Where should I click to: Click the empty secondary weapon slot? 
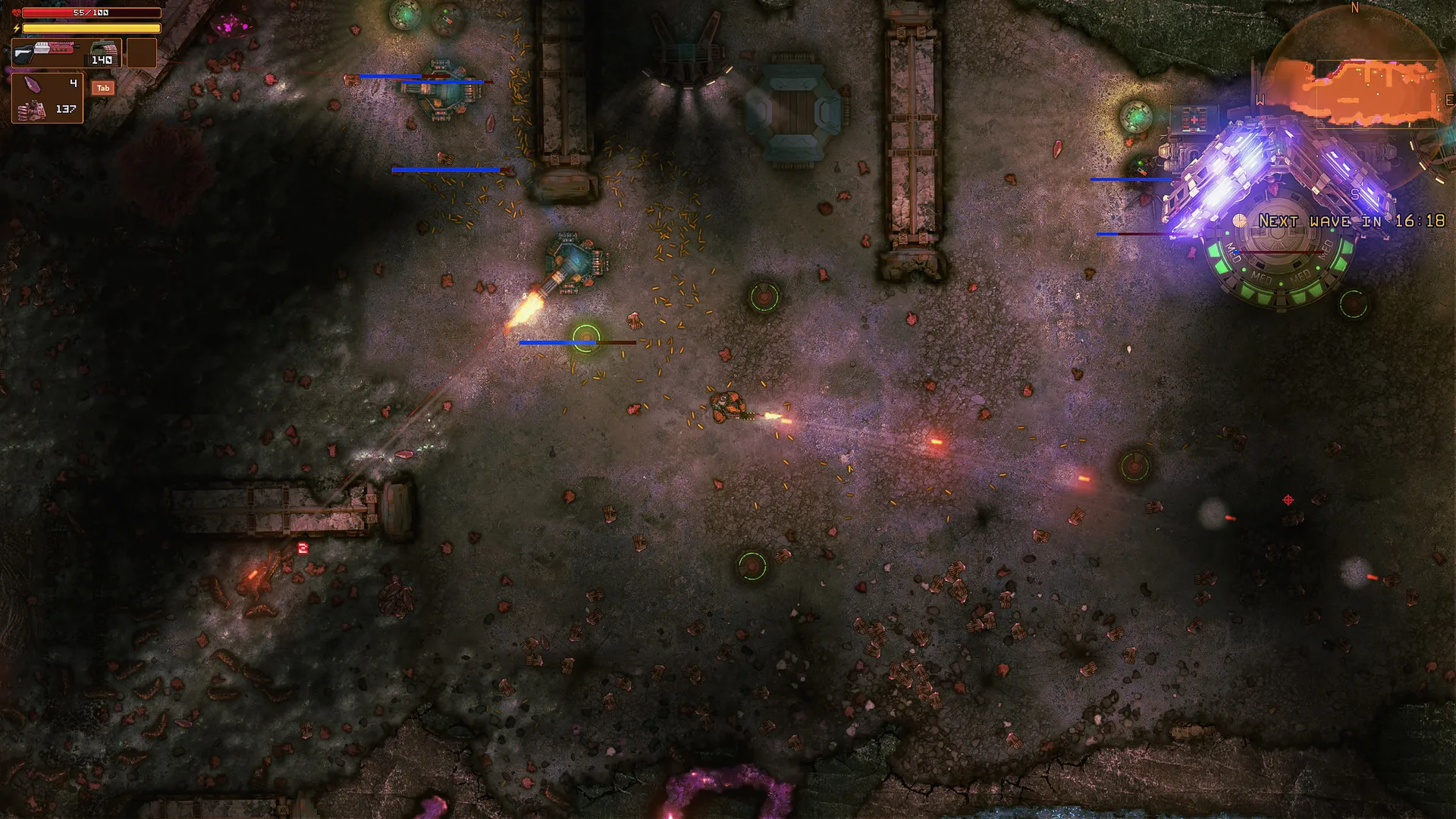(141, 53)
